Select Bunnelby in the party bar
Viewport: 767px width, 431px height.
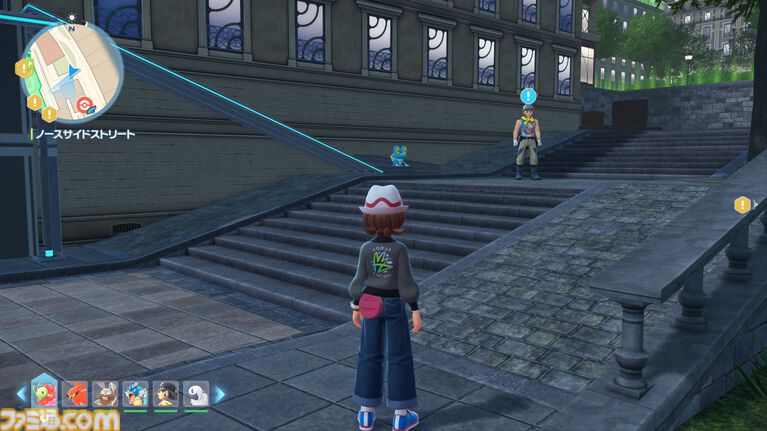105,394
